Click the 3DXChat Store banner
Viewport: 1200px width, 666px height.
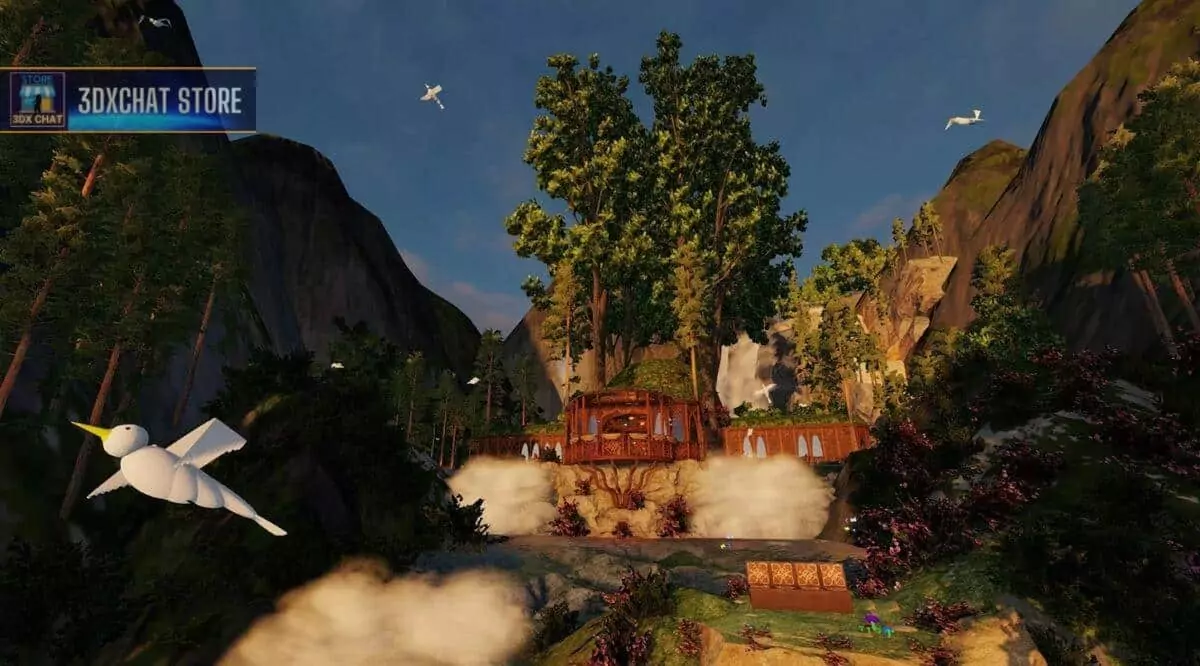coord(128,100)
